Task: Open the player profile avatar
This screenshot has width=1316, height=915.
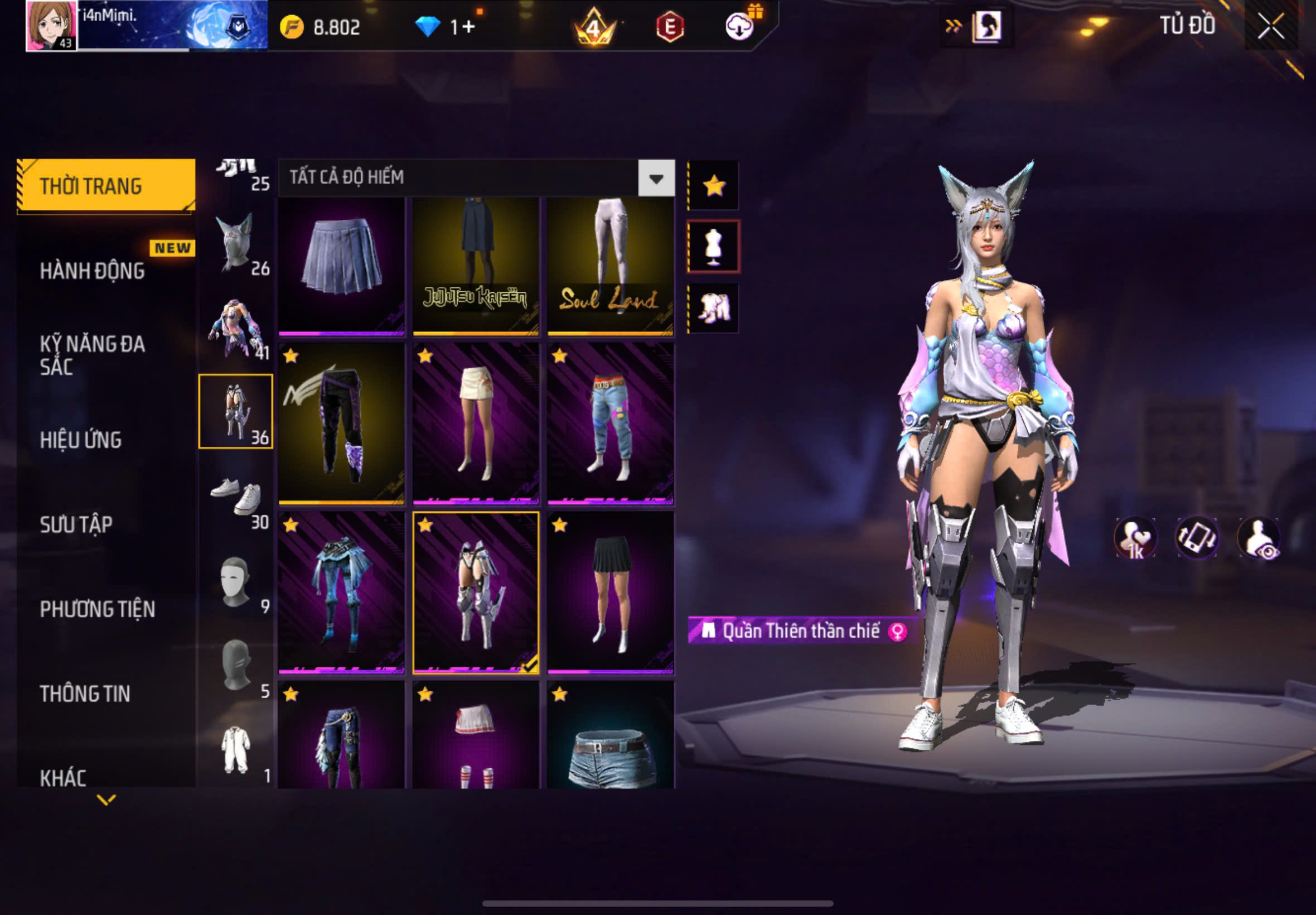Action: coord(51,26)
